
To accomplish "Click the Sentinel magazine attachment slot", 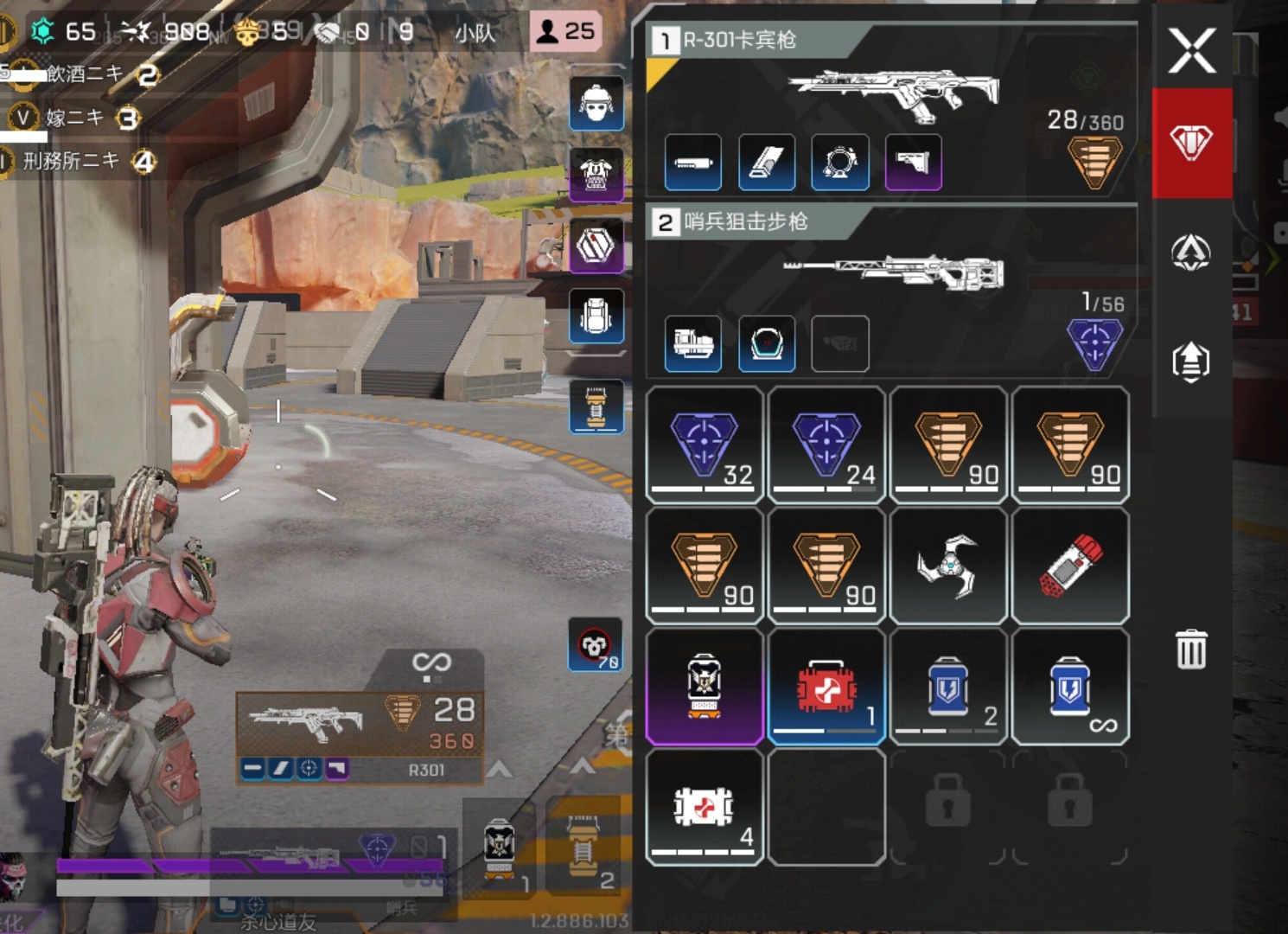I will tap(693, 344).
